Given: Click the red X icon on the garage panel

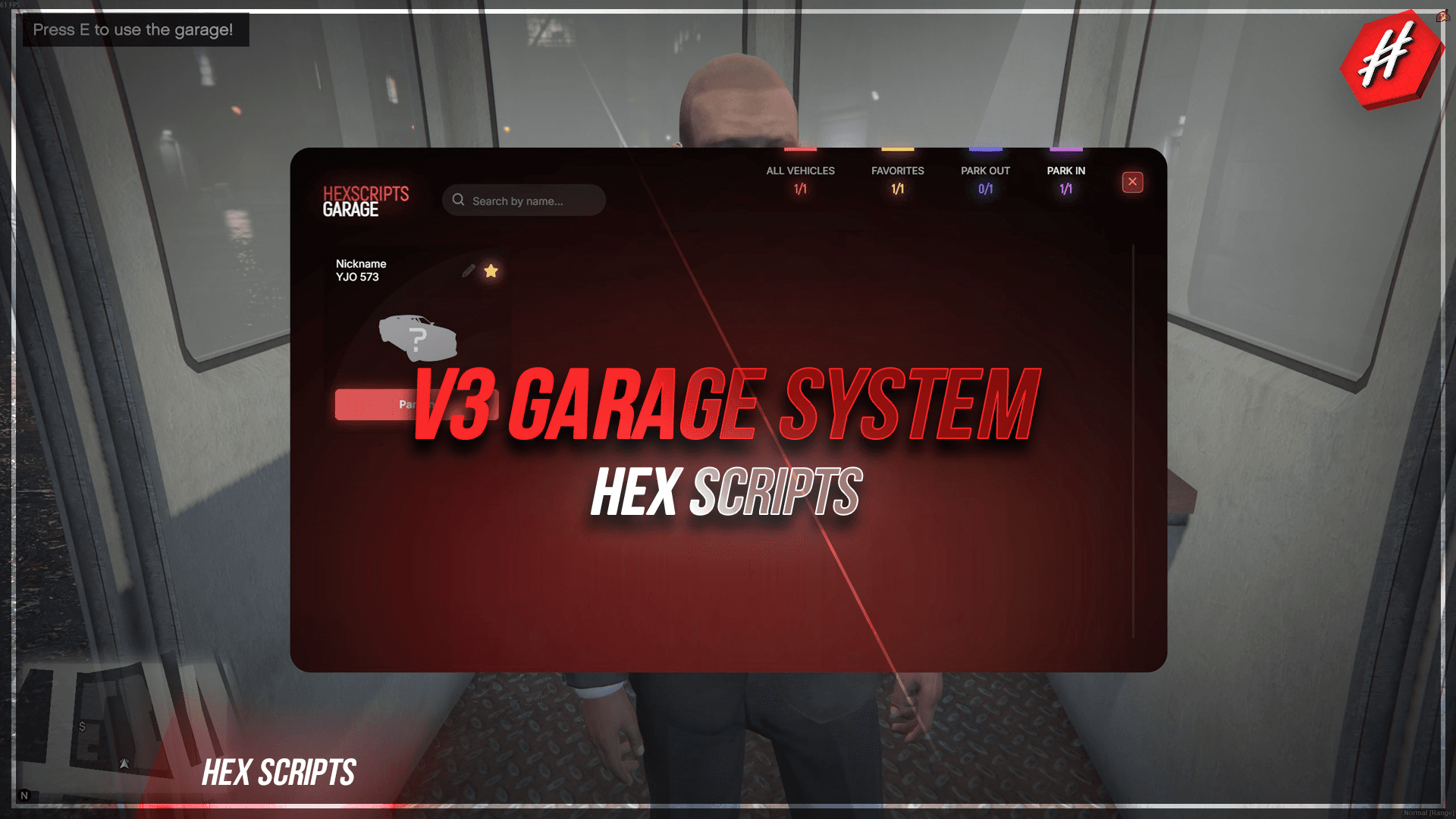Looking at the screenshot, I should [1131, 182].
